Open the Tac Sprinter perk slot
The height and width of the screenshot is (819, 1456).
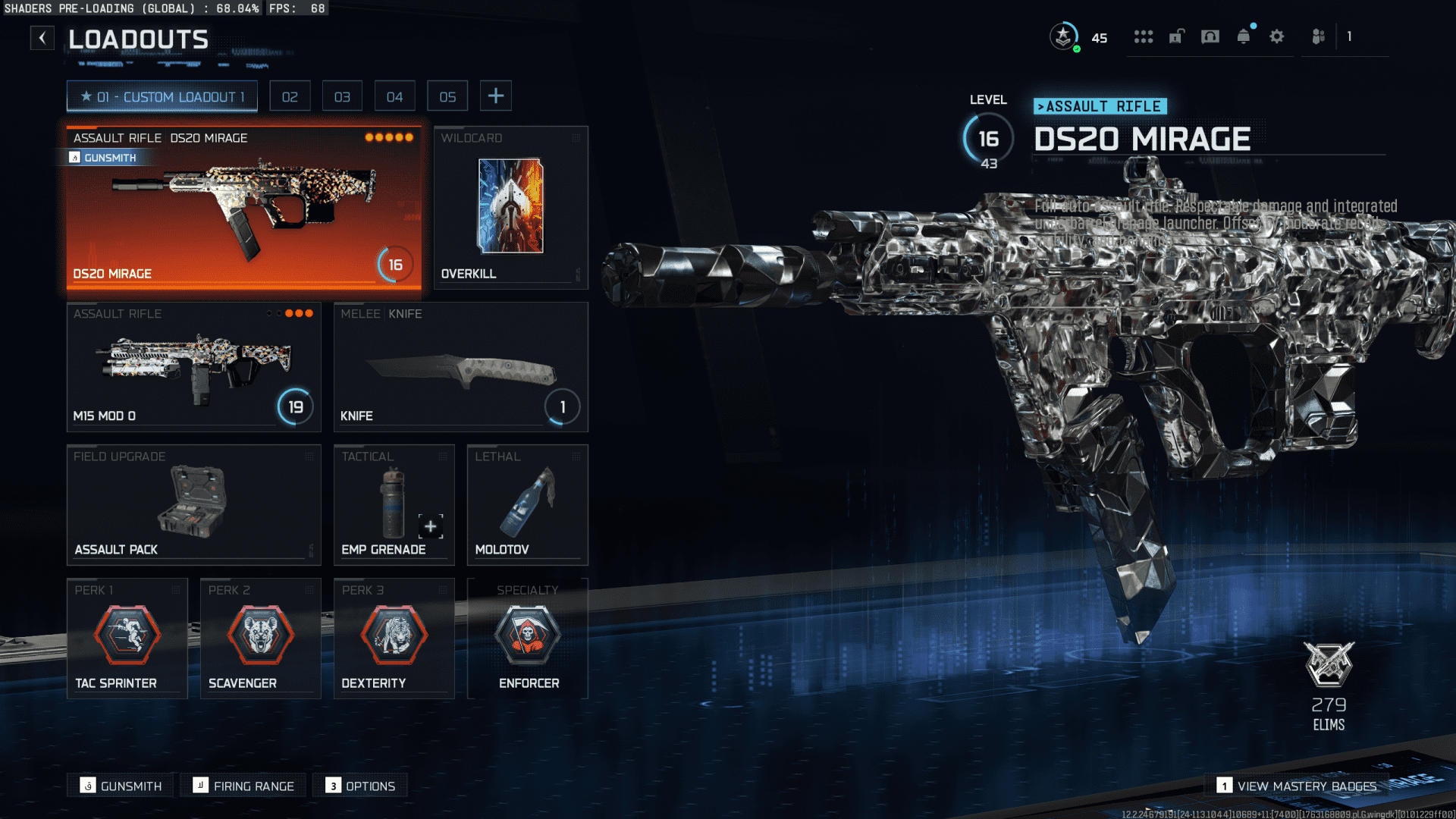(127, 638)
